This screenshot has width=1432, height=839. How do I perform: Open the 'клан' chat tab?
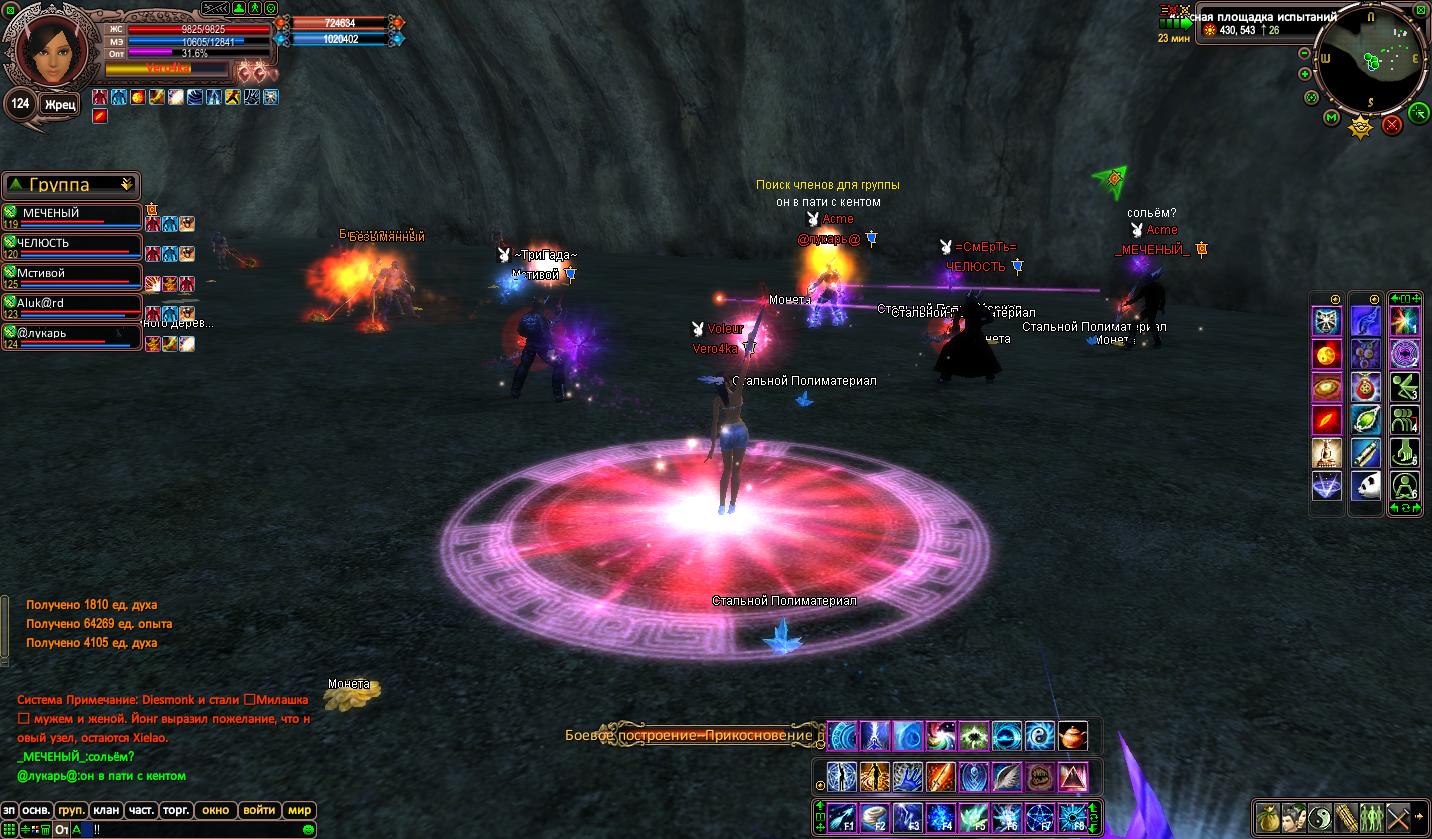click(105, 810)
